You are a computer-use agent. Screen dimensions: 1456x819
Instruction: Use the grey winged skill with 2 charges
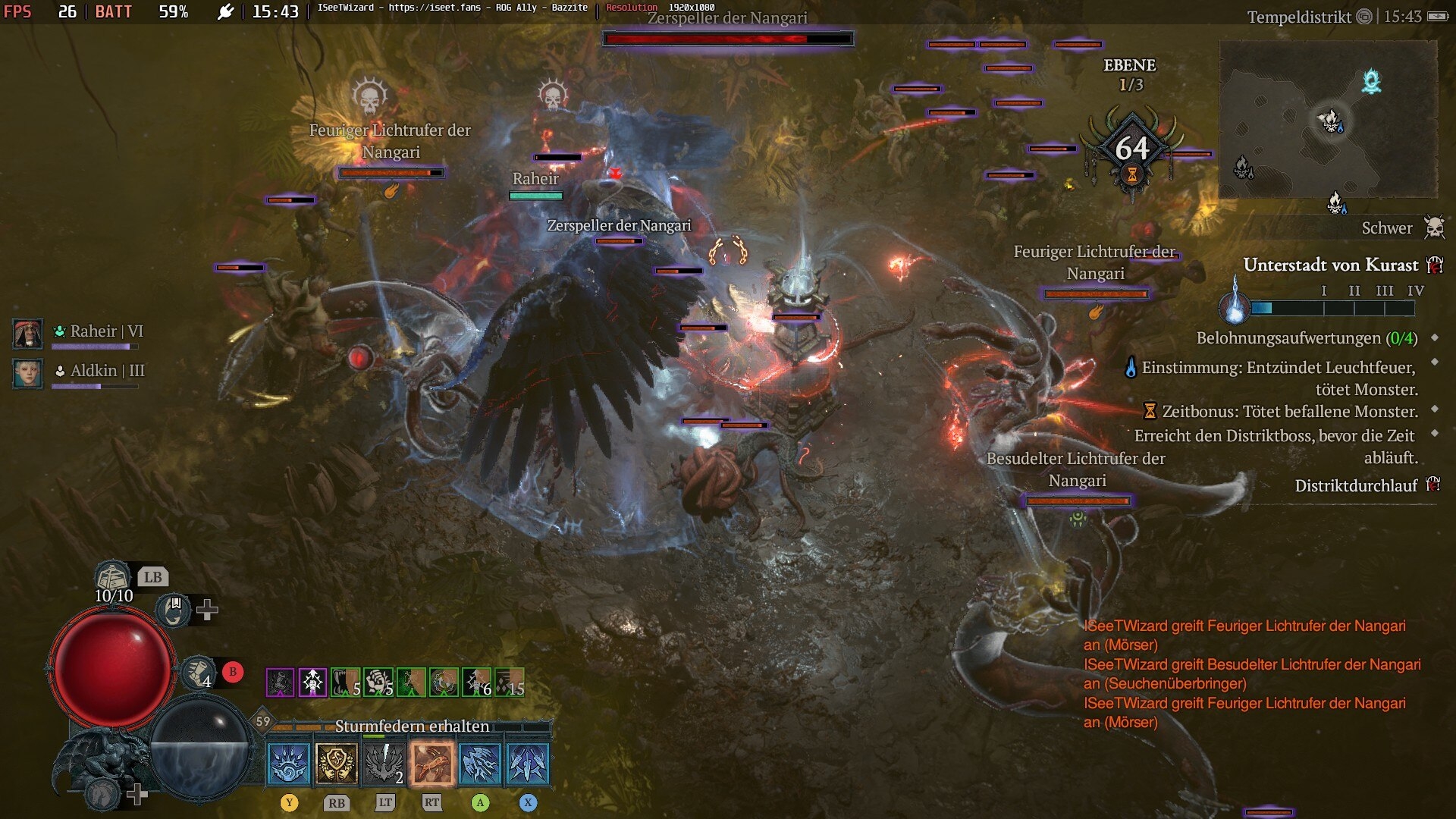coord(384,763)
